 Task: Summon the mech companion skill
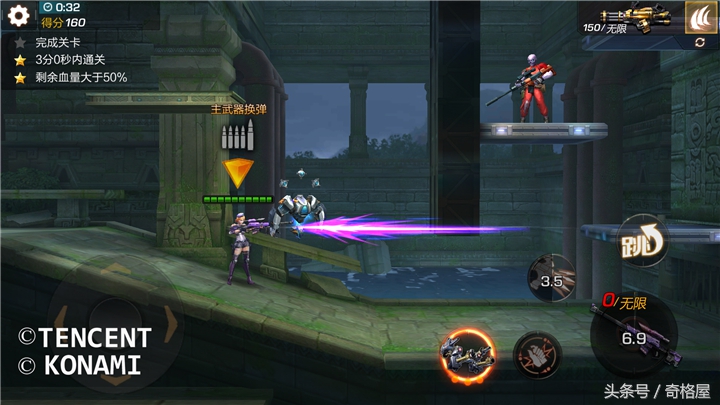467,354
